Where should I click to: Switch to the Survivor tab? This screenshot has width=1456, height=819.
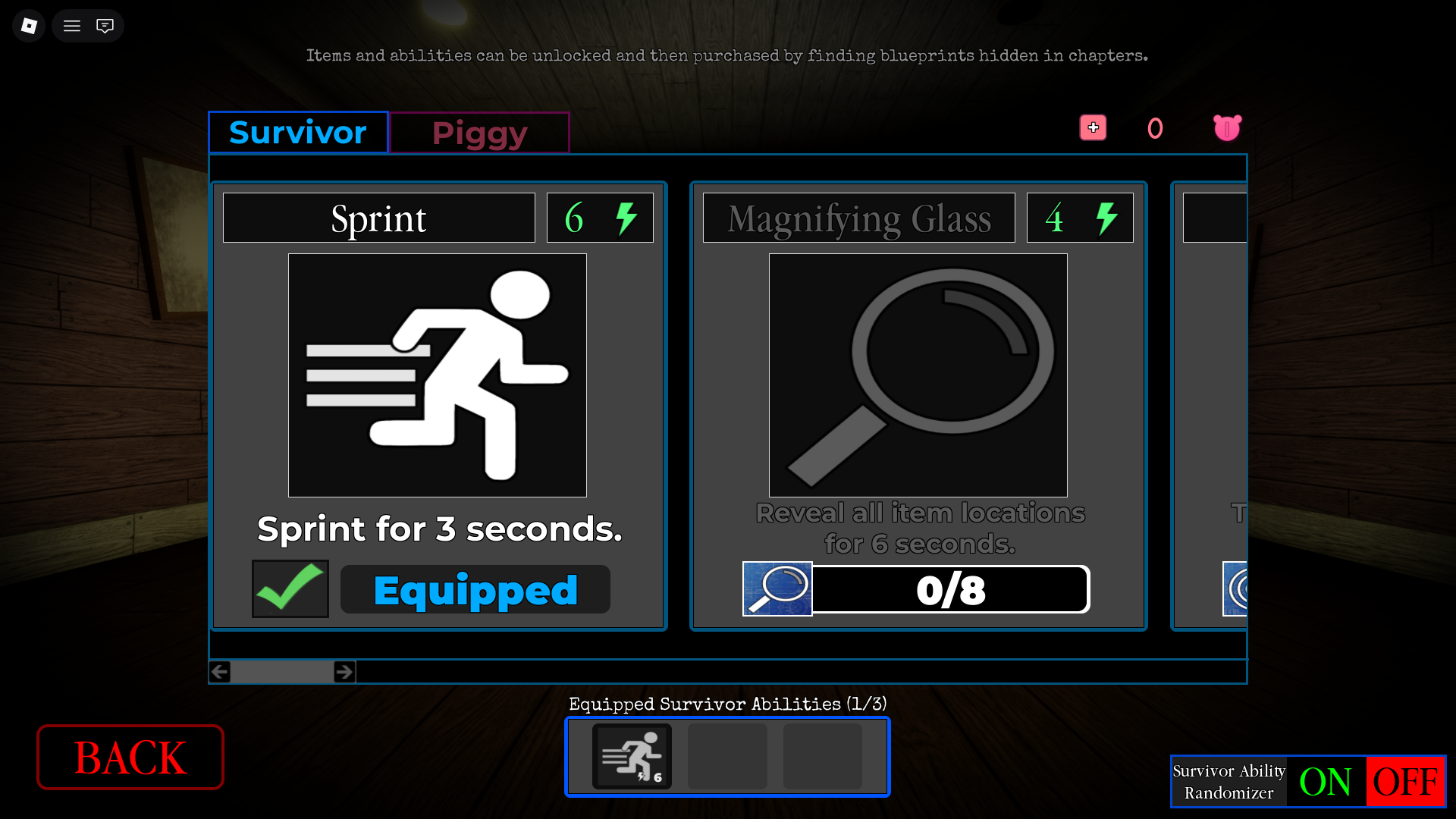pyautogui.click(x=297, y=132)
